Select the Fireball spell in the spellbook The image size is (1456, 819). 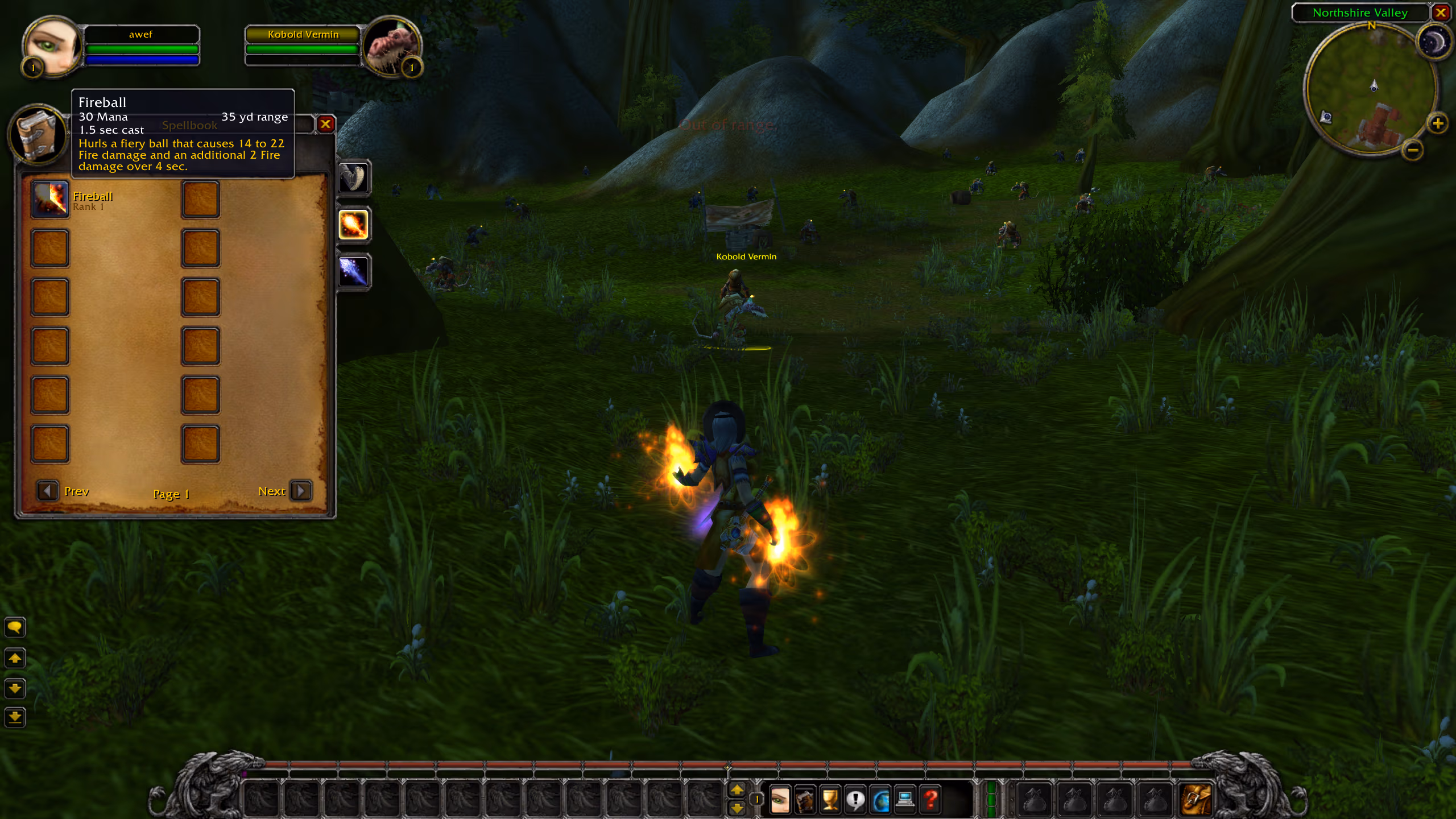[50, 200]
